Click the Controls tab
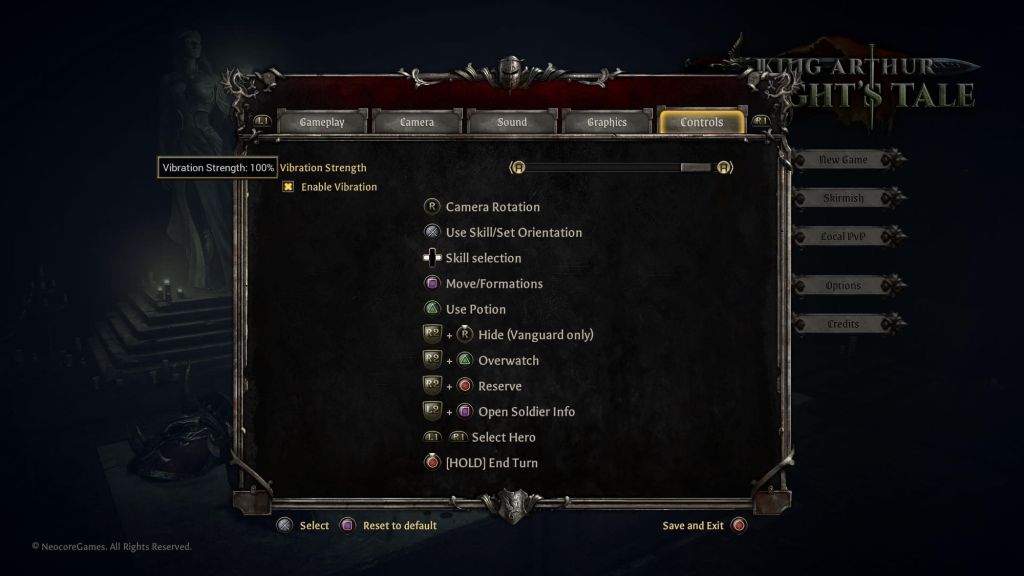 coord(701,122)
